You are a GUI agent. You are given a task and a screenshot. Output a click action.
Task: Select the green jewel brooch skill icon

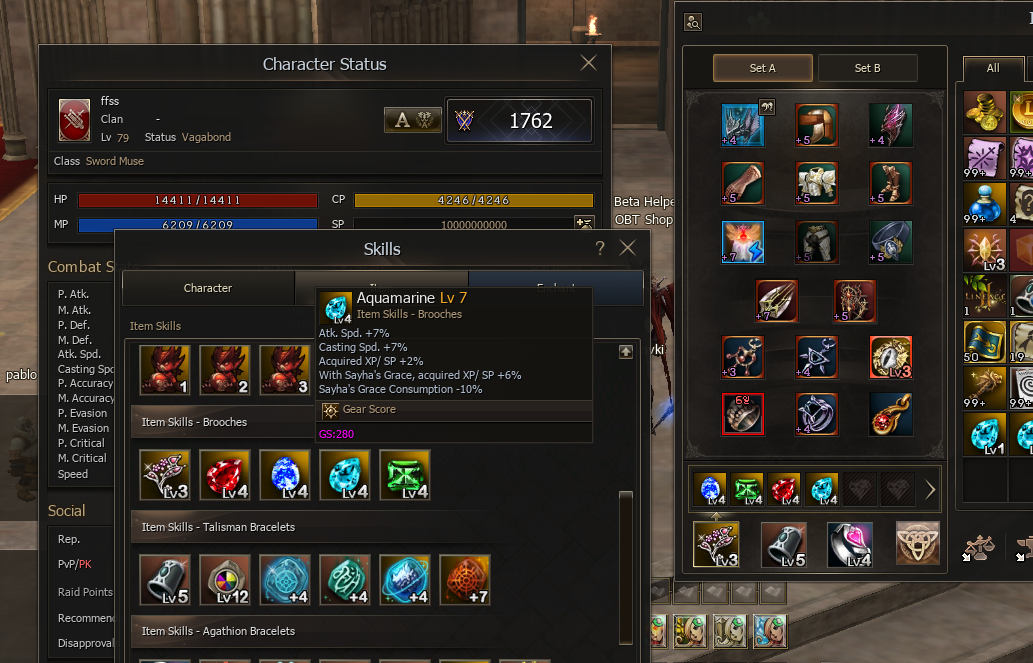pos(405,474)
